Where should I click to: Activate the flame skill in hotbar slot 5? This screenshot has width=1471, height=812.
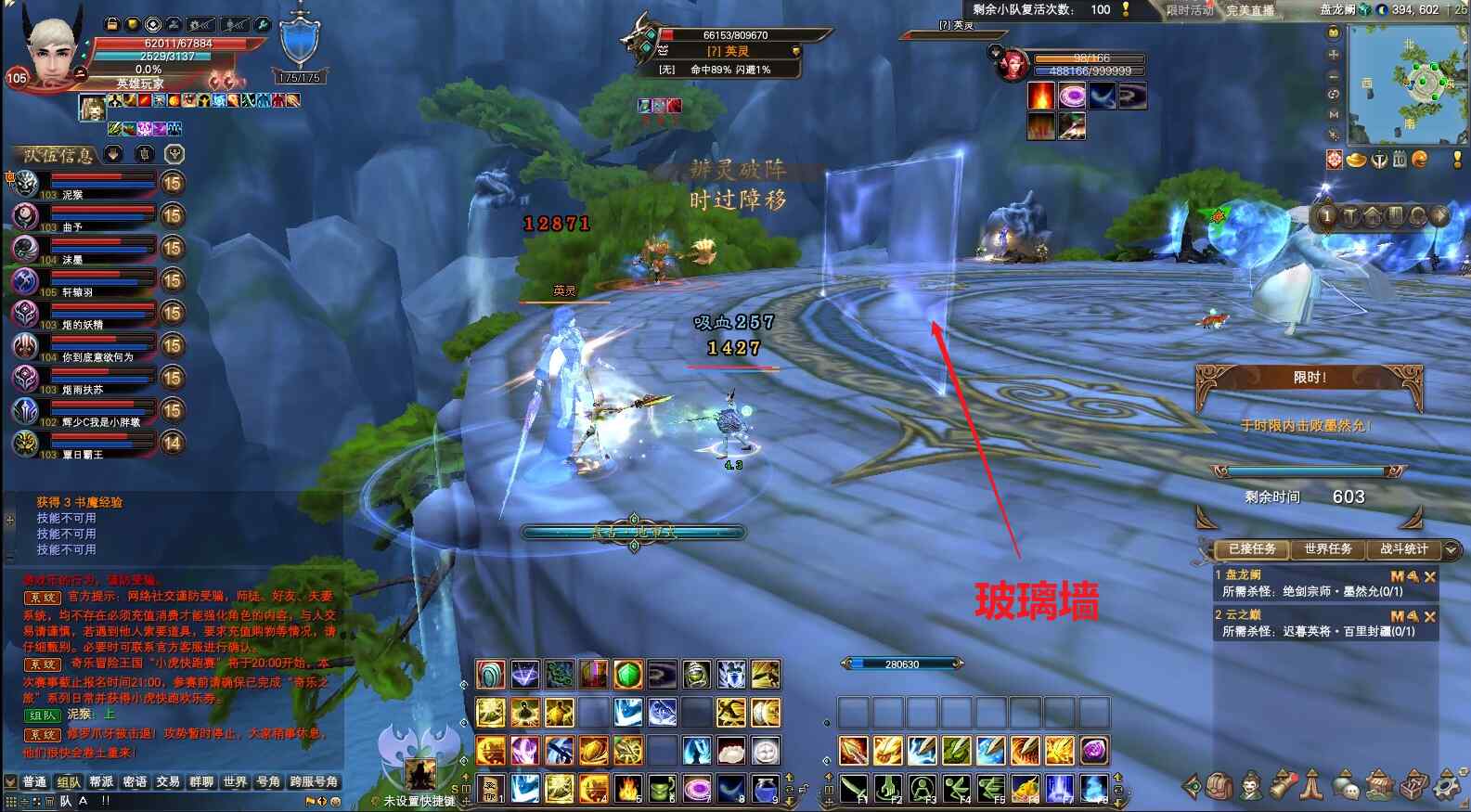coord(628,789)
